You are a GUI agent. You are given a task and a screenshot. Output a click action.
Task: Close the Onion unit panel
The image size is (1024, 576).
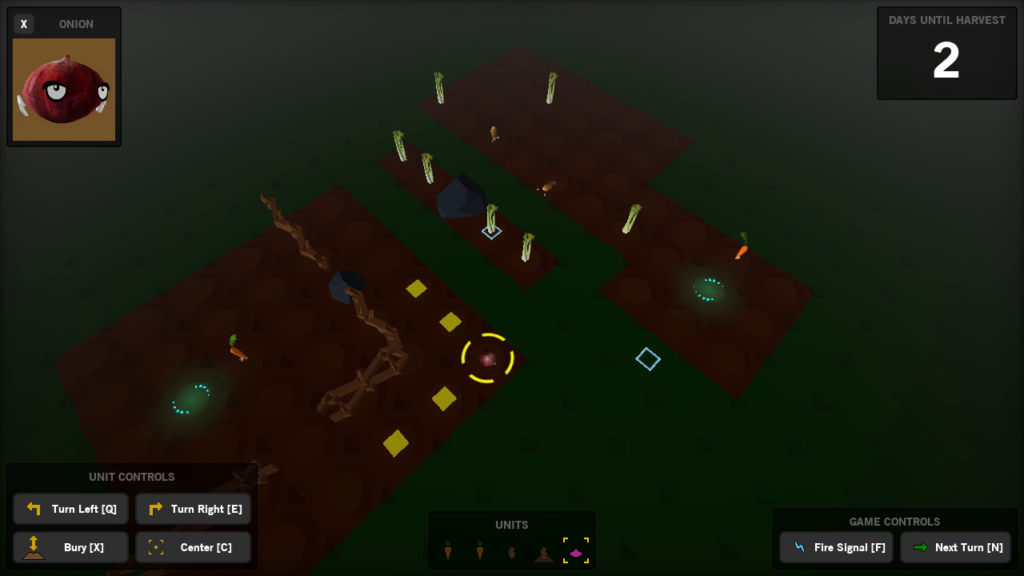(x=24, y=24)
